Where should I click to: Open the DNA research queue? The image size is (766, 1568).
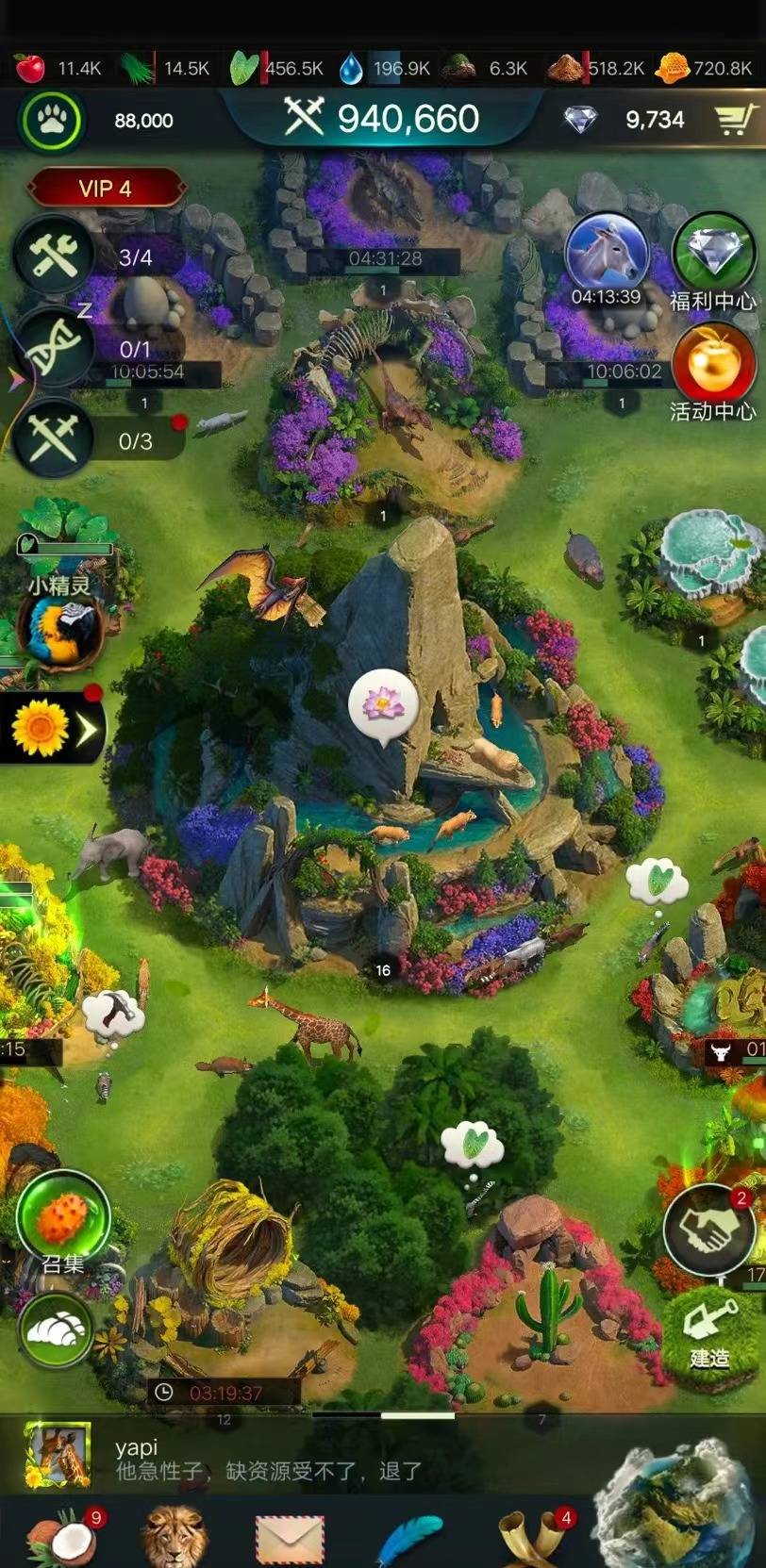tap(54, 348)
